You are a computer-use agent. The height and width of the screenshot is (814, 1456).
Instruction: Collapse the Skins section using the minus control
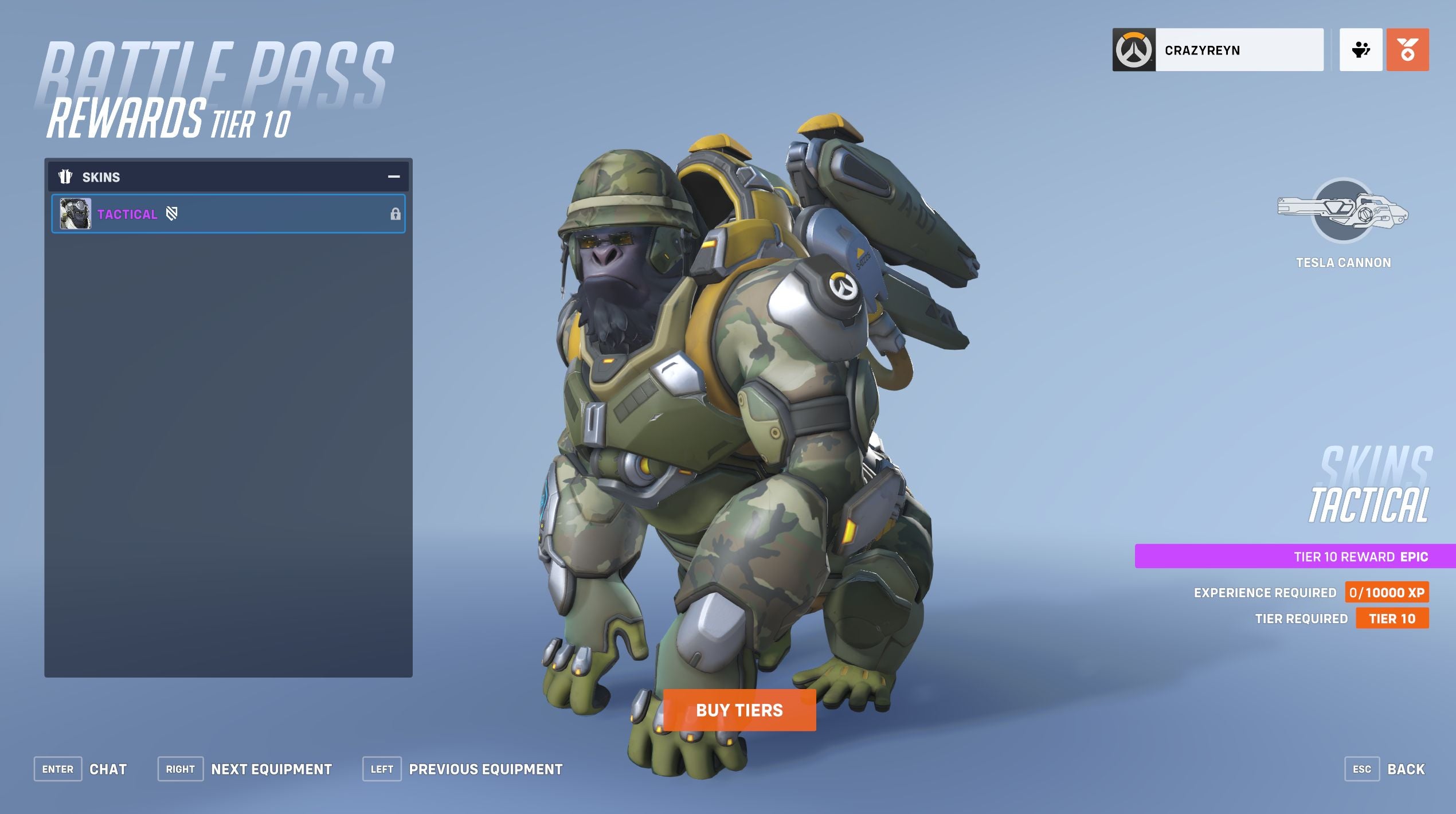point(393,177)
